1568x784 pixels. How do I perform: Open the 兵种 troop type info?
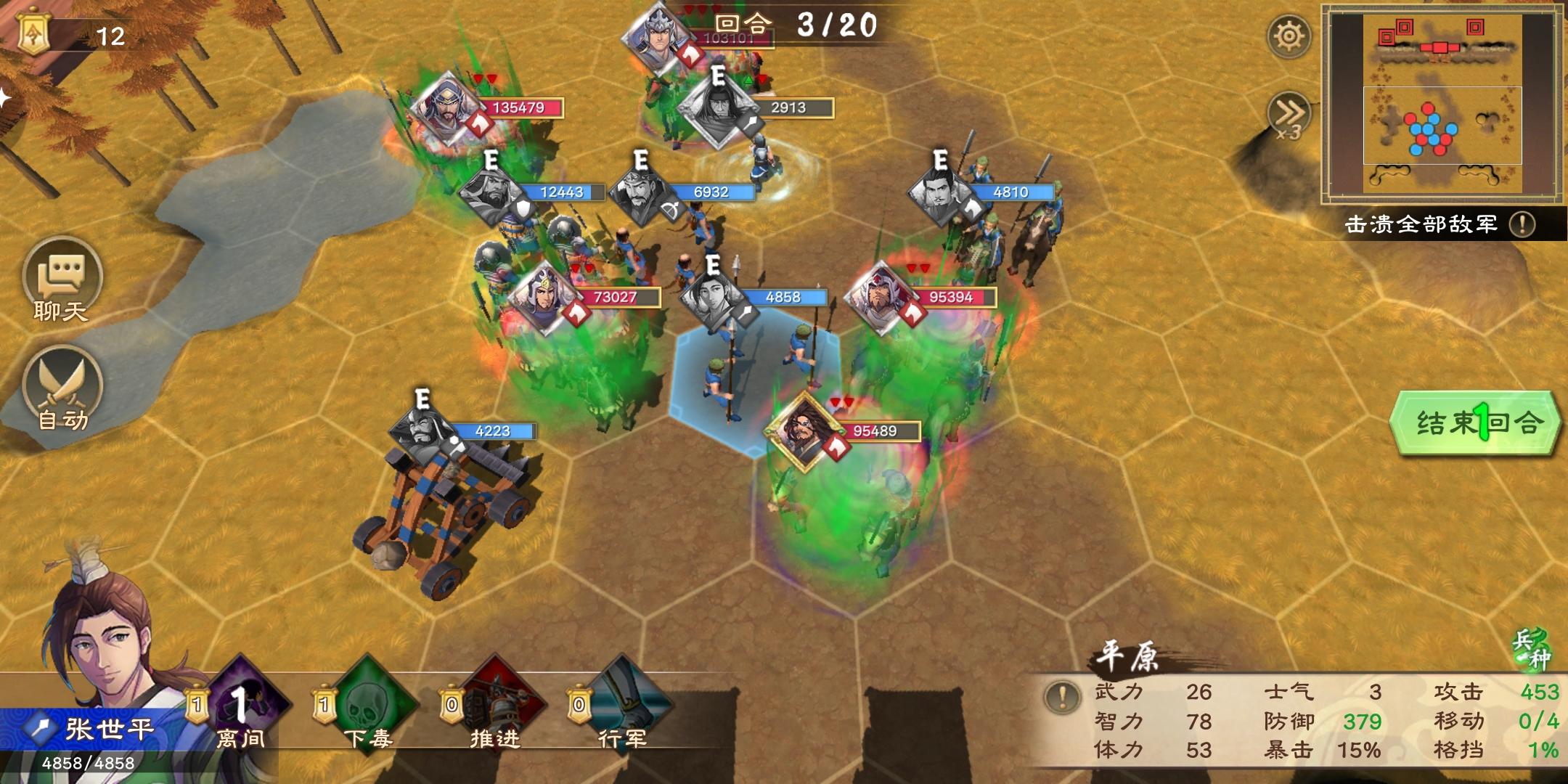[1530, 649]
